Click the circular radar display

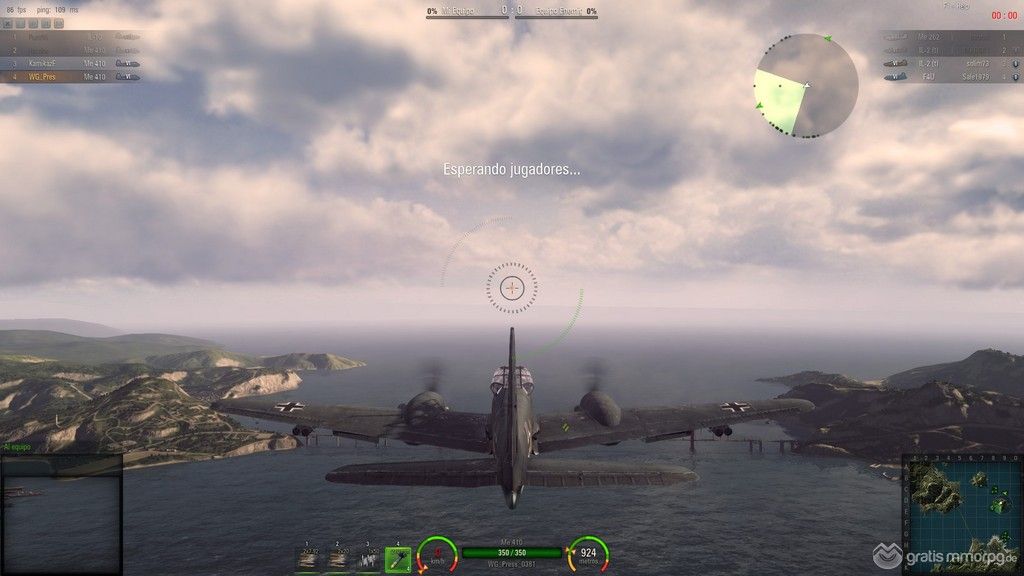coord(806,86)
